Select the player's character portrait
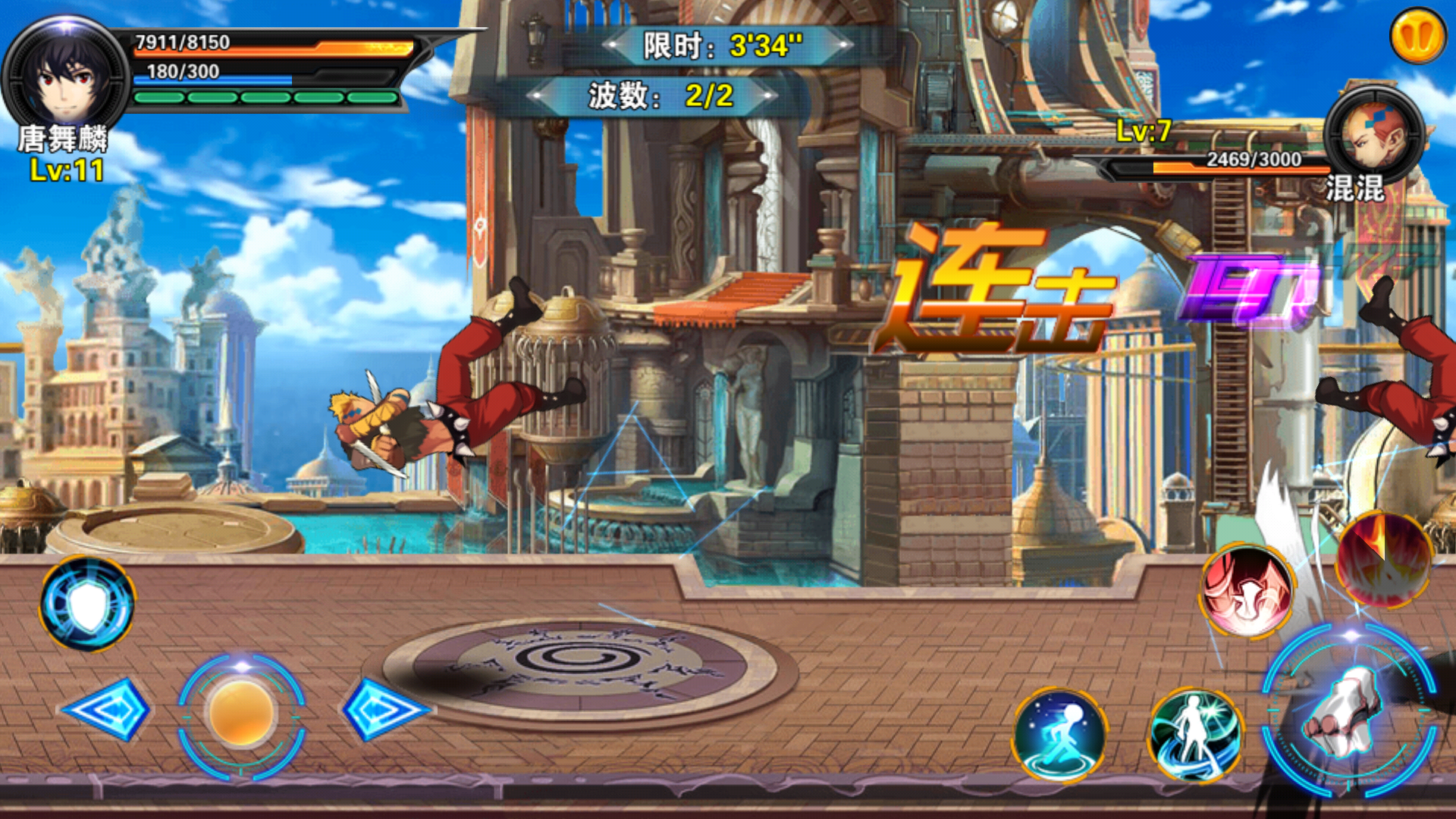The image size is (1456, 819). 67,76
